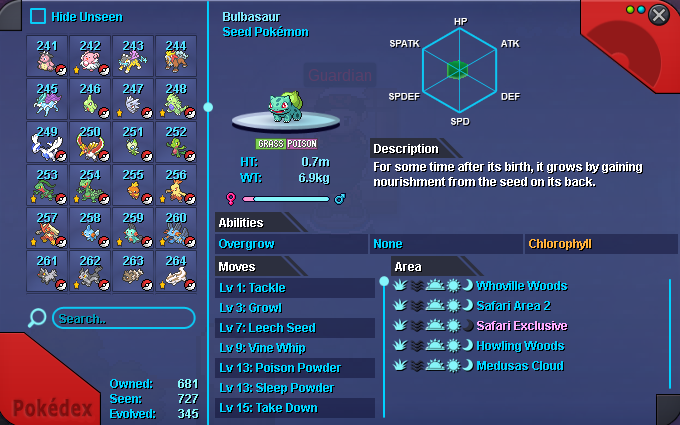The width and height of the screenshot is (680, 425).
Task: Click the Pokémon list scrollbar handle
Action: pyautogui.click(x=208, y=106)
